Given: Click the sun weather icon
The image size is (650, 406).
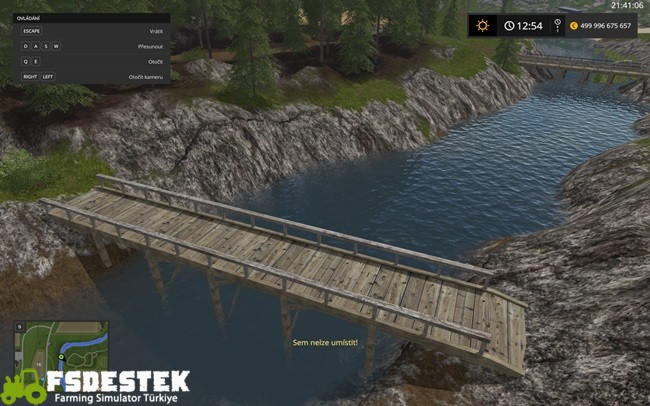Looking at the screenshot, I should (483, 26).
